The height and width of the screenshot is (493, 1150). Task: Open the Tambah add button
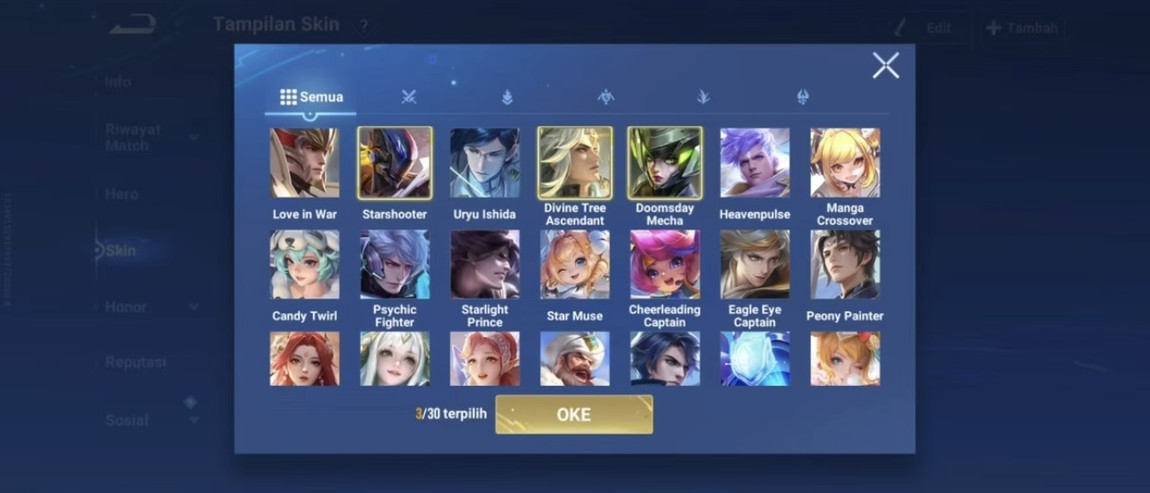coord(1021,28)
